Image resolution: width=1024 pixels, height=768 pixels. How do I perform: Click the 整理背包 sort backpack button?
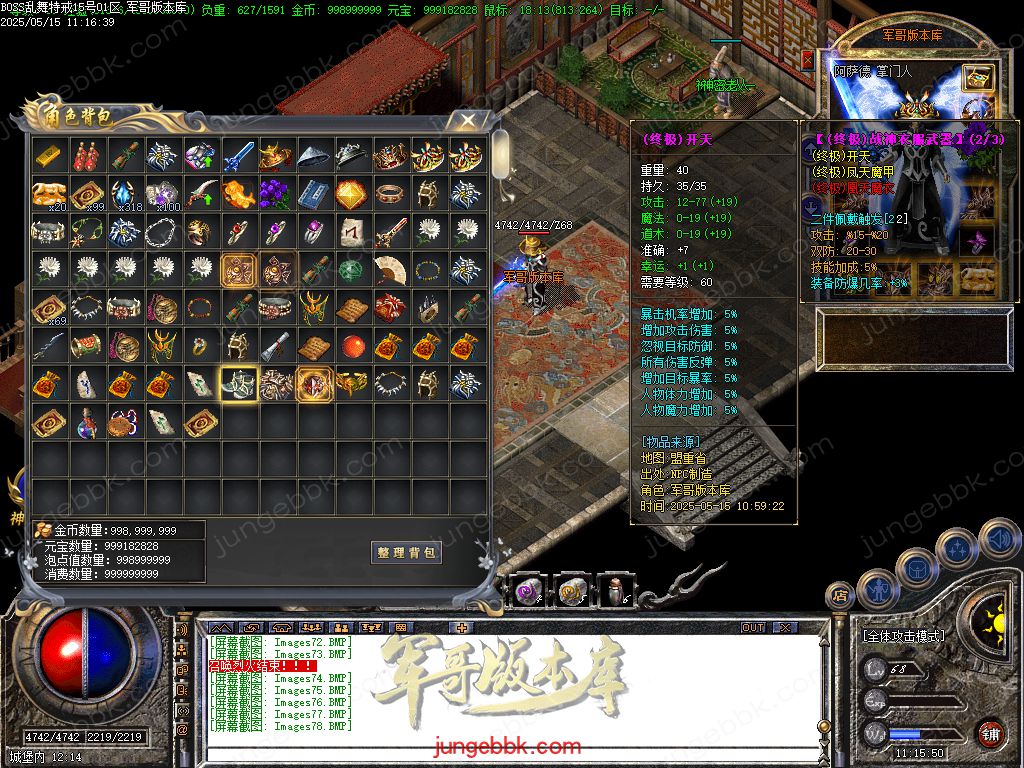click(x=406, y=553)
